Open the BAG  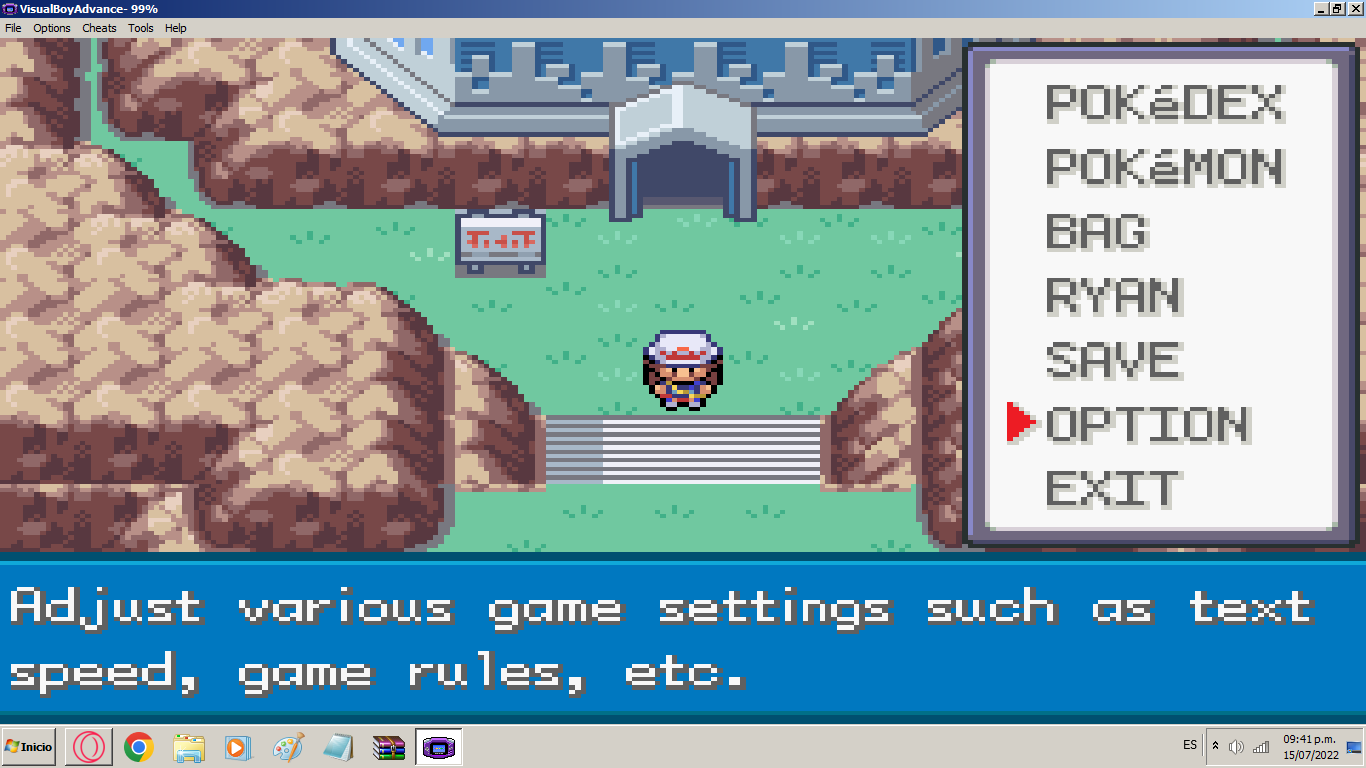1097,232
